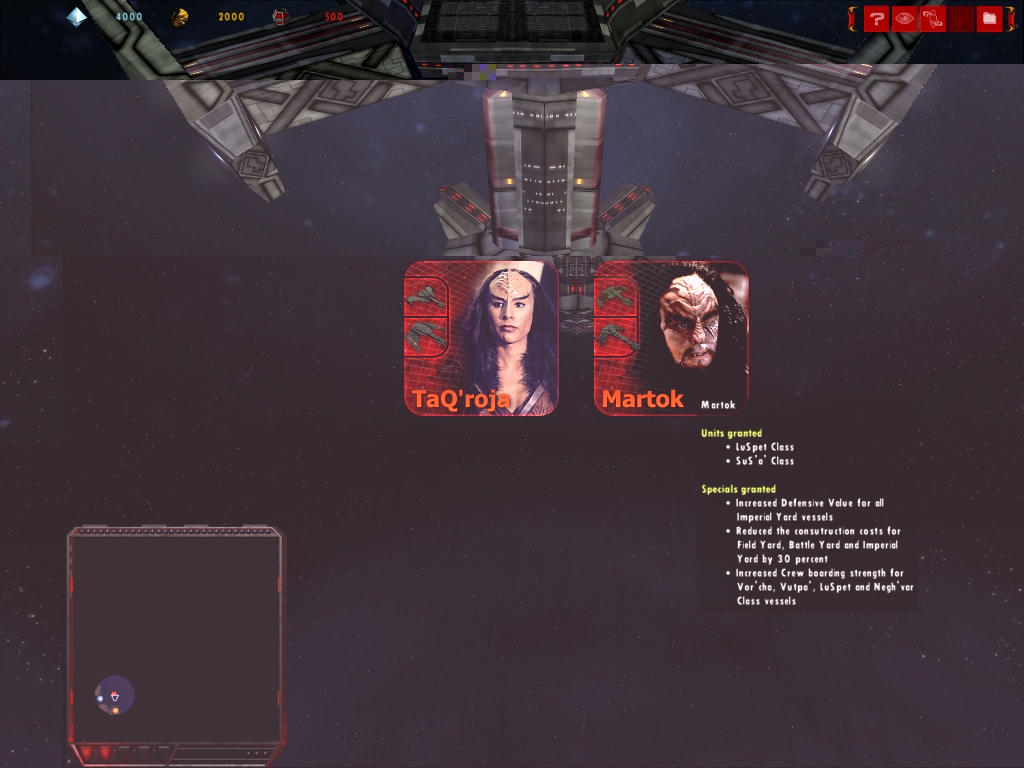Choose the TaQ'roja avatar card
The image size is (1024, 768).
point(481,338)
